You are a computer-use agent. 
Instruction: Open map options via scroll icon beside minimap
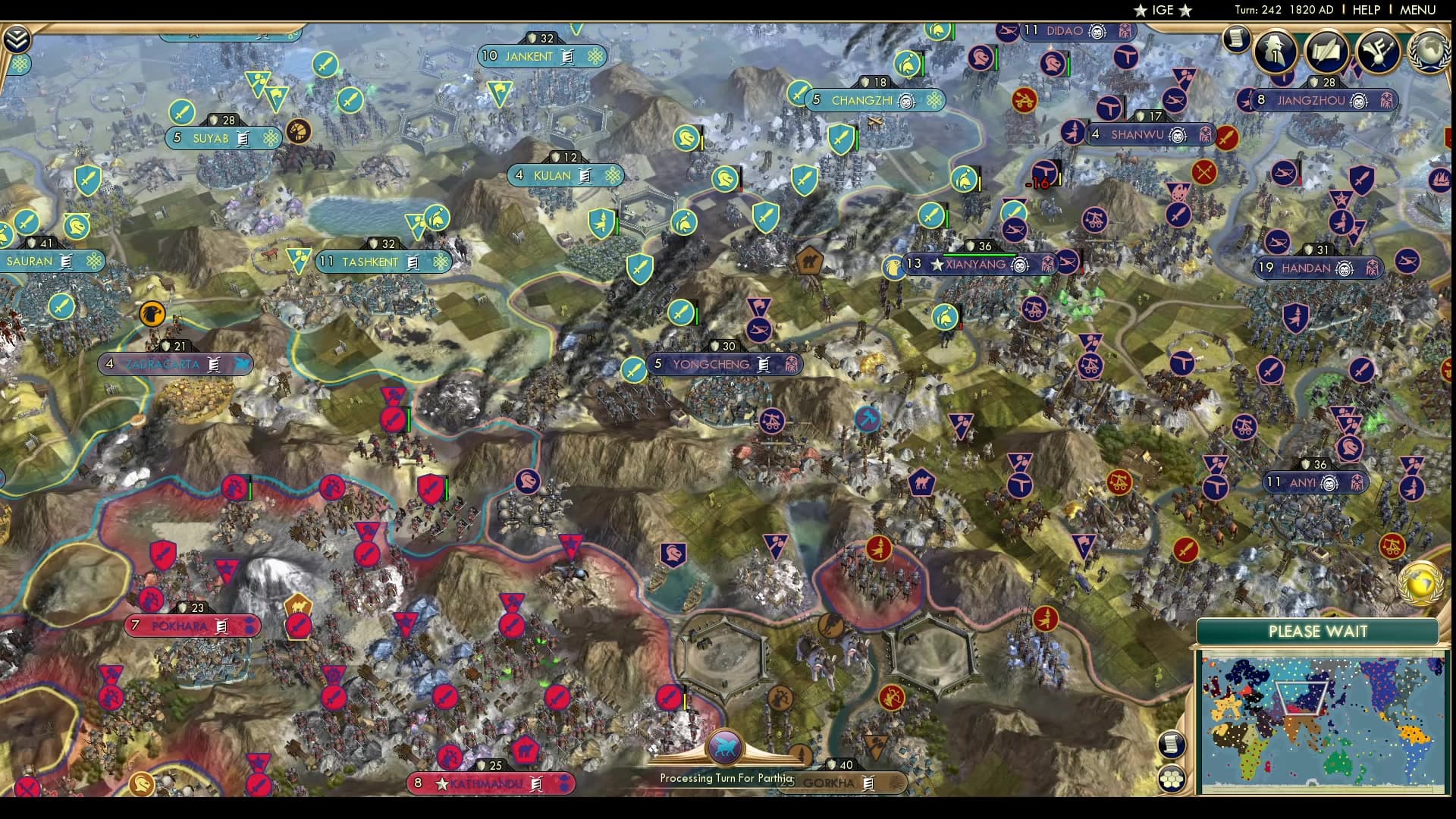1171,745
